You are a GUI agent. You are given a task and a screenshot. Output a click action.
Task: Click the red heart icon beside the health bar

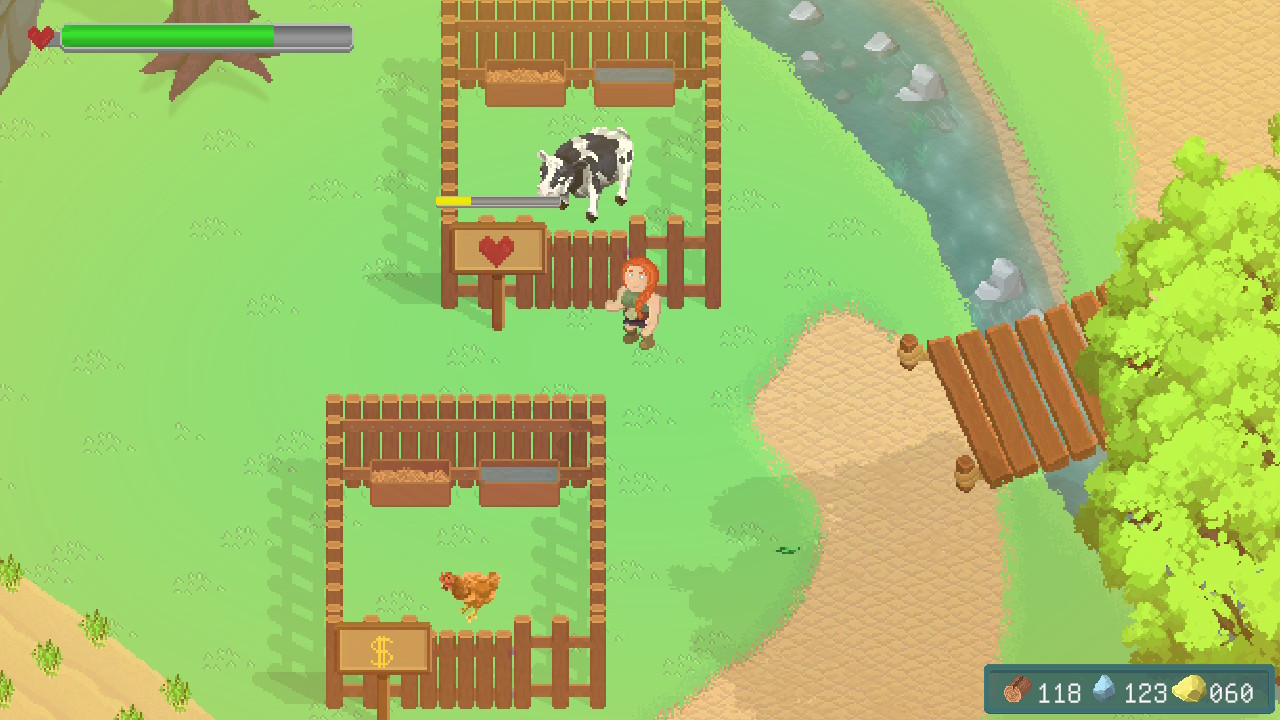pos(40,36)
